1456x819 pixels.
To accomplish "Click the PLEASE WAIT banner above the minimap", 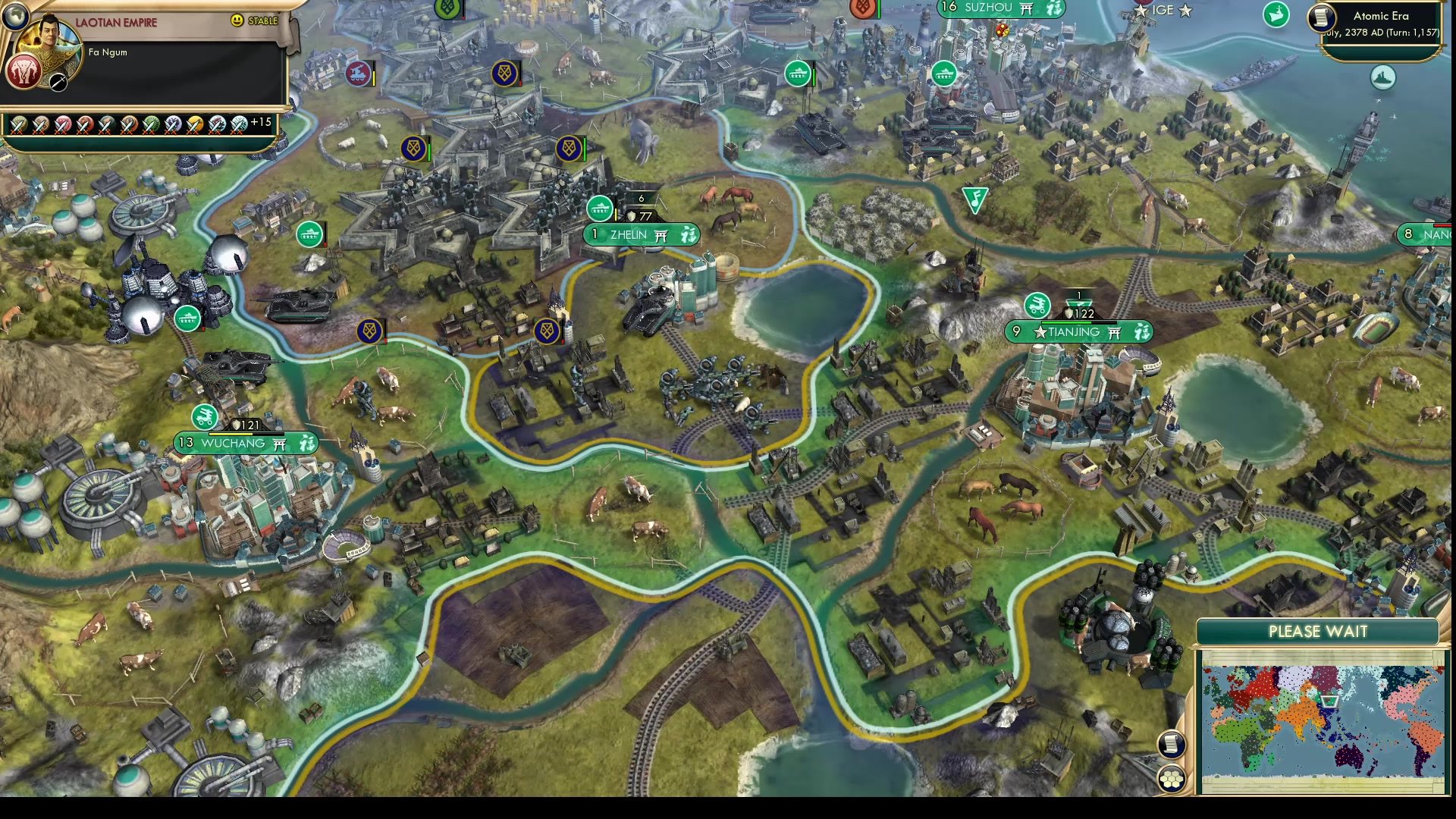I will 1317,631.
